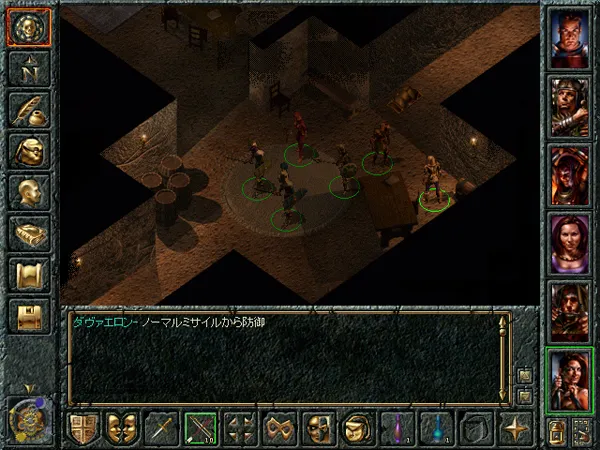
Task: Select the woman in purple portrait
Action: point(570,242)
